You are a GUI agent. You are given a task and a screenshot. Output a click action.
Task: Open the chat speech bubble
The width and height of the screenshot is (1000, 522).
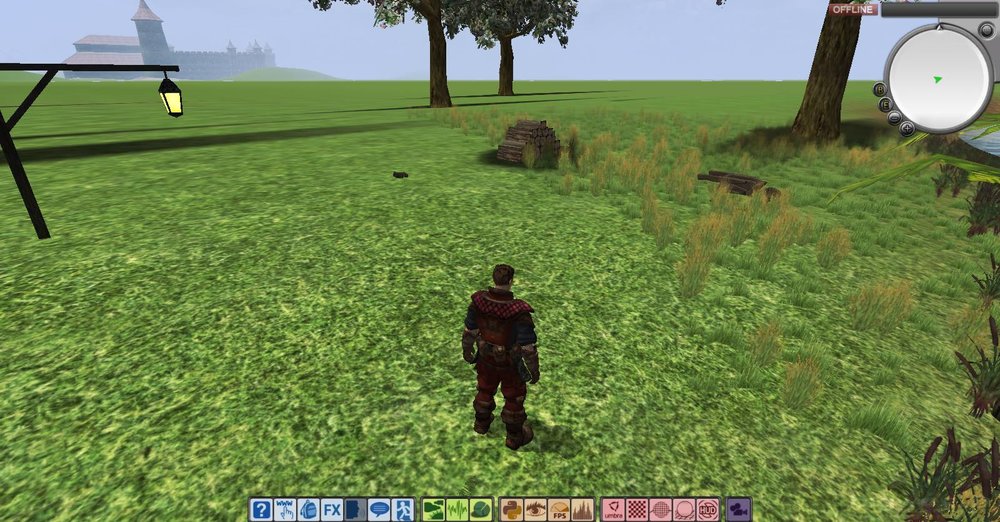[x=379, y=510]
